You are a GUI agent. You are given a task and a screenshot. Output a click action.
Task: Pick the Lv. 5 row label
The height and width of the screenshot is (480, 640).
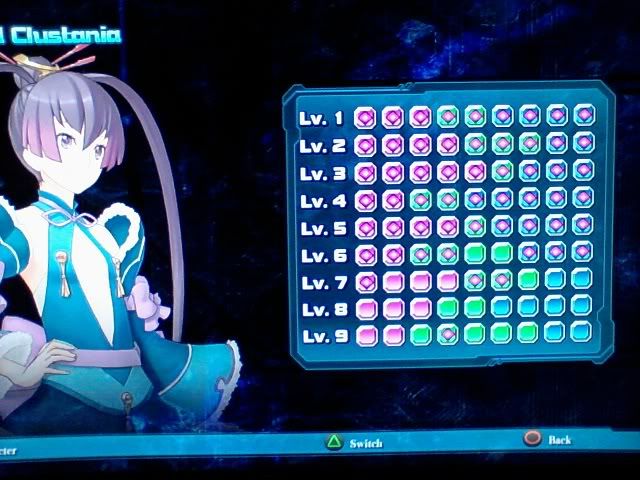click(321, 227)
